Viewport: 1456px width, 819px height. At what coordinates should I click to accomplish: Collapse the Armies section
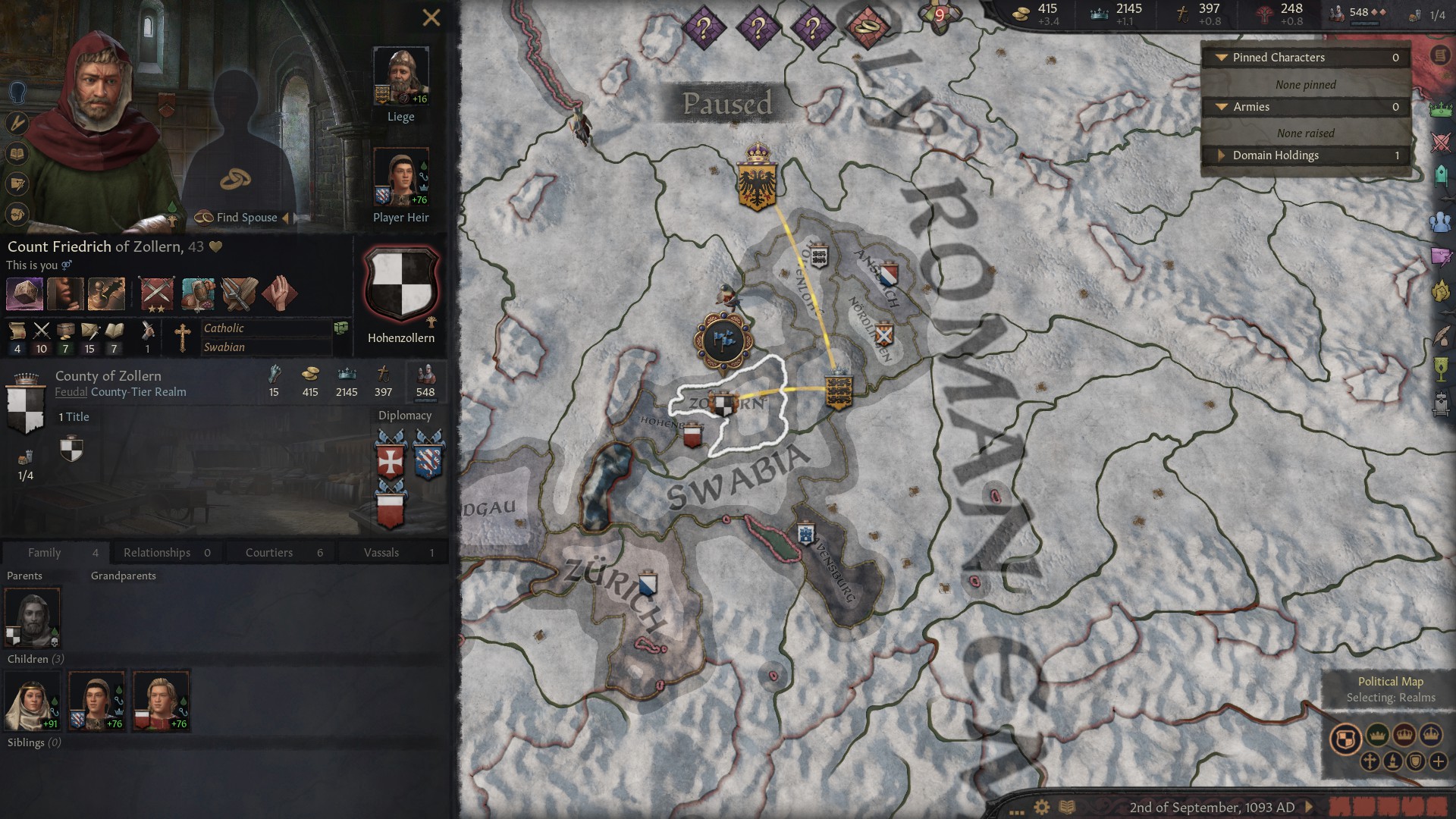[1222, 107]
